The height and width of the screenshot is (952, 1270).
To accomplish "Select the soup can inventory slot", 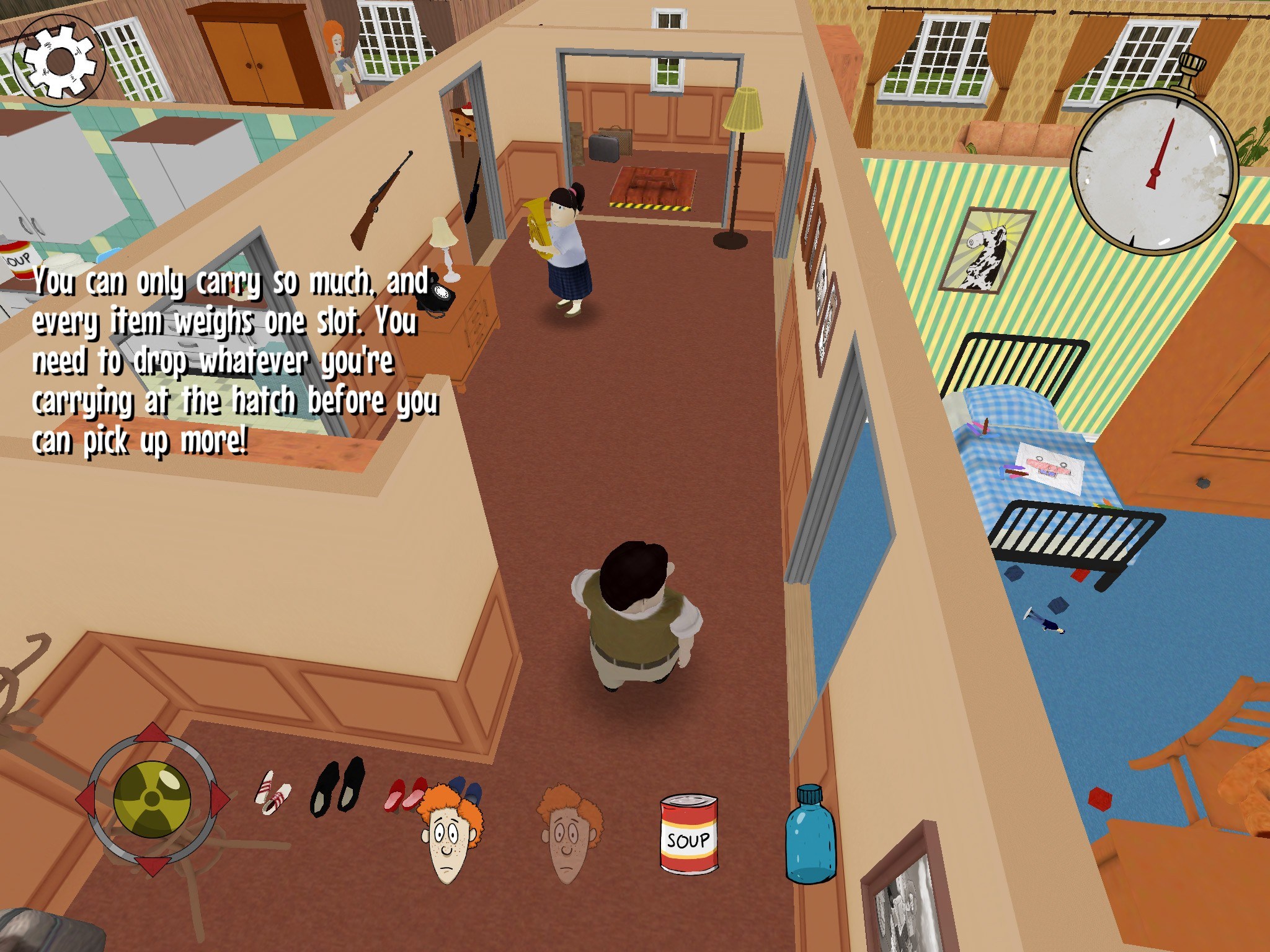I will (x=688, y=835).
